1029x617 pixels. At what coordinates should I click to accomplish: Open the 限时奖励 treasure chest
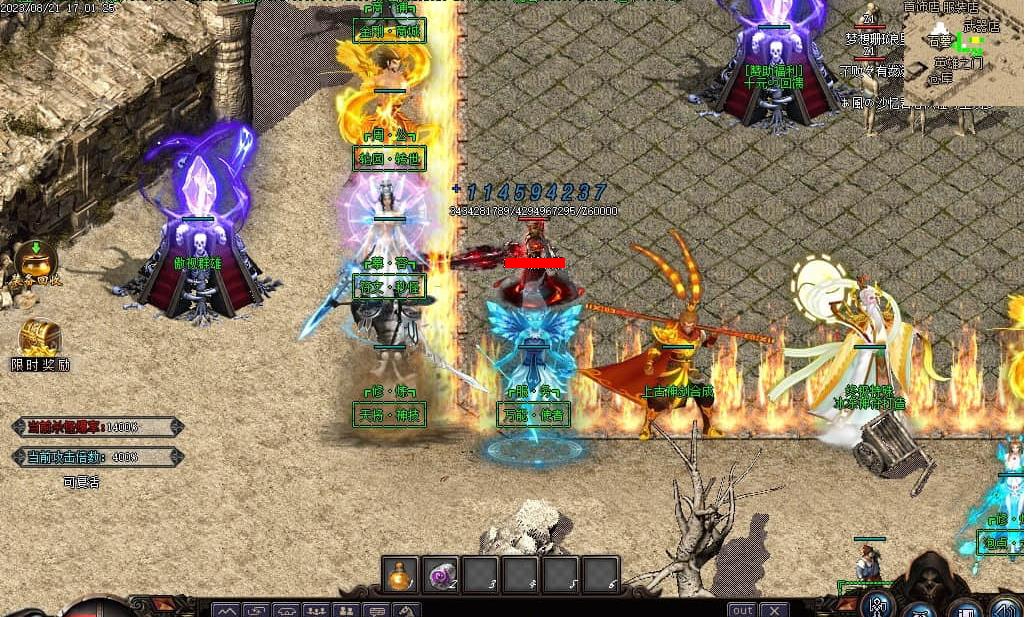[x=40, y=336]
